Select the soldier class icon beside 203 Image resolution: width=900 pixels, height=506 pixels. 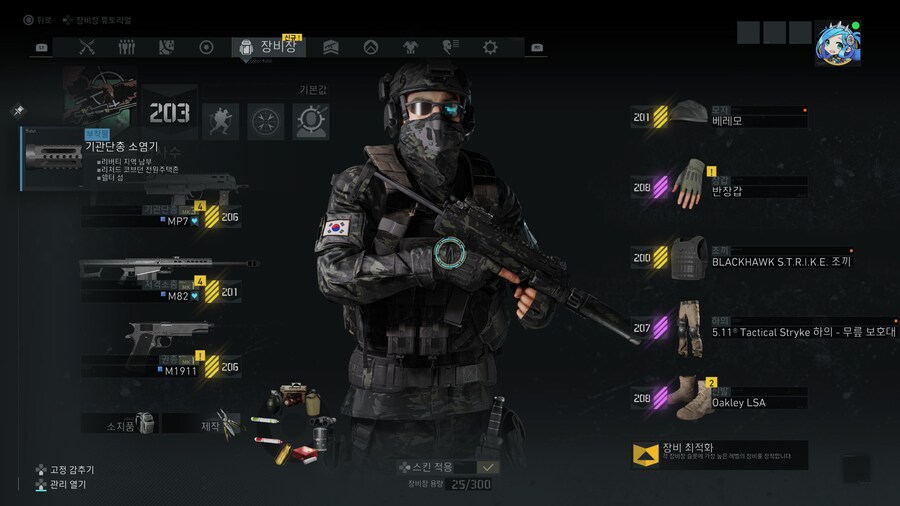point(221,121)
